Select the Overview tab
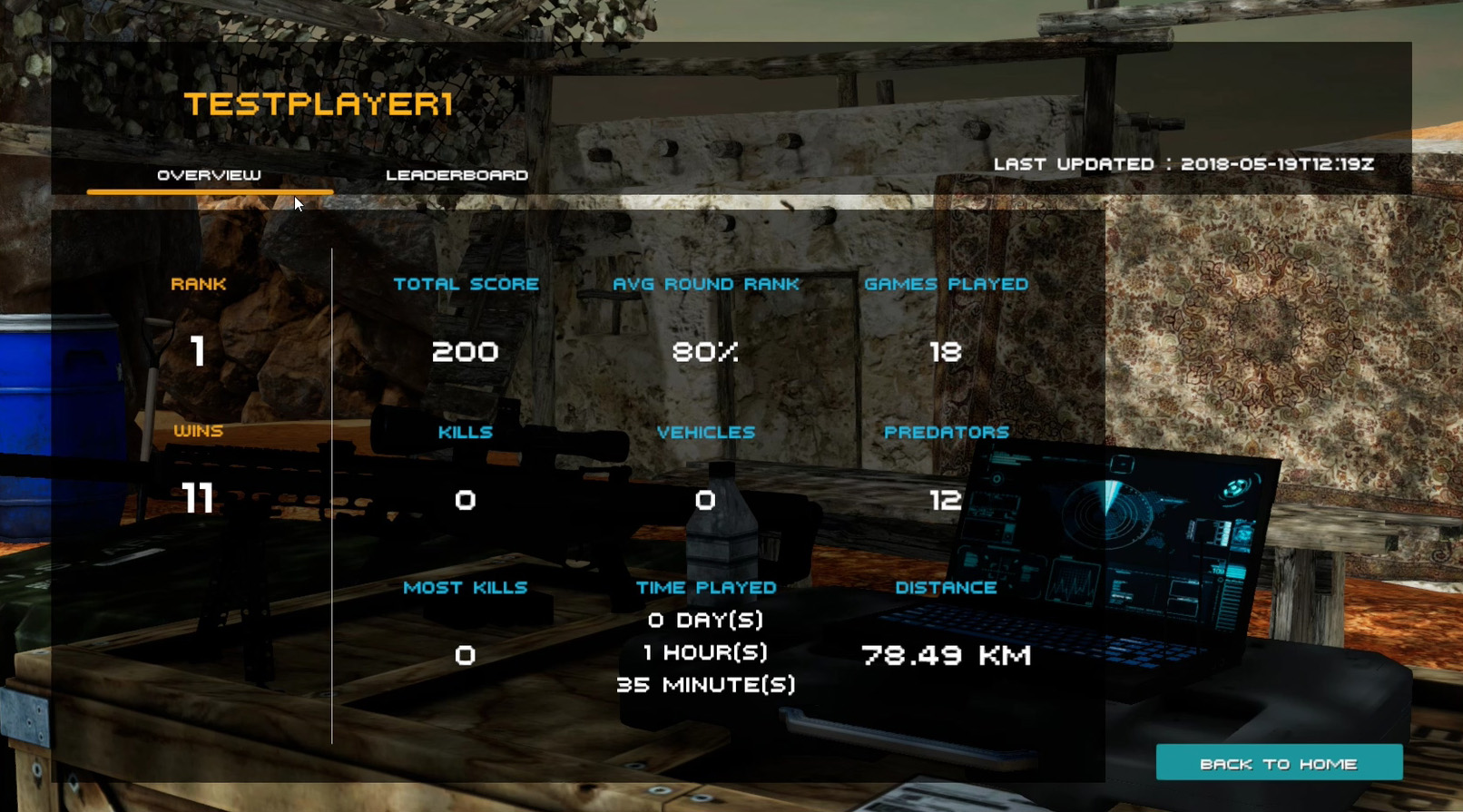This screenshot has height=812, width=1463. click(x=208, y=176)
